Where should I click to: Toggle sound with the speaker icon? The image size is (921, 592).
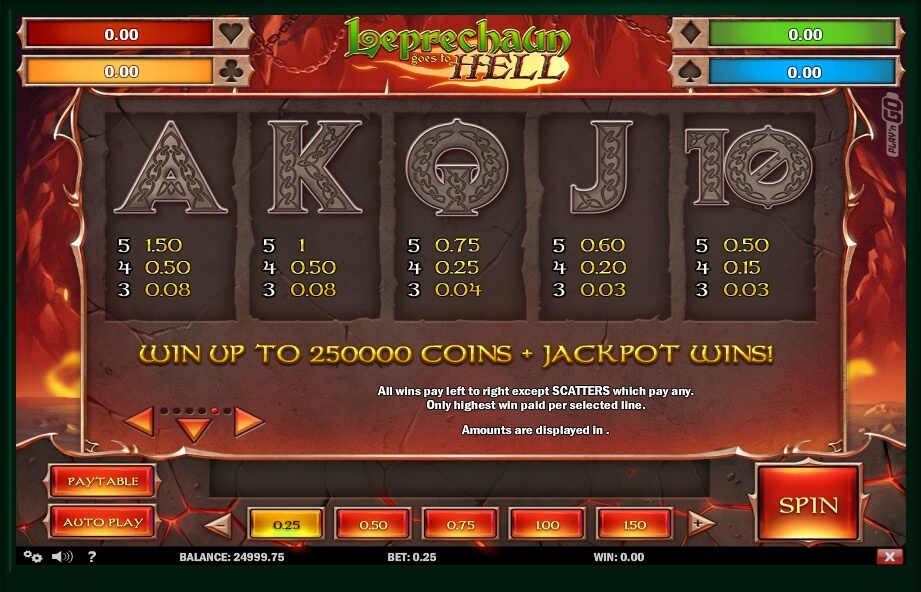(x=61, y=557)
